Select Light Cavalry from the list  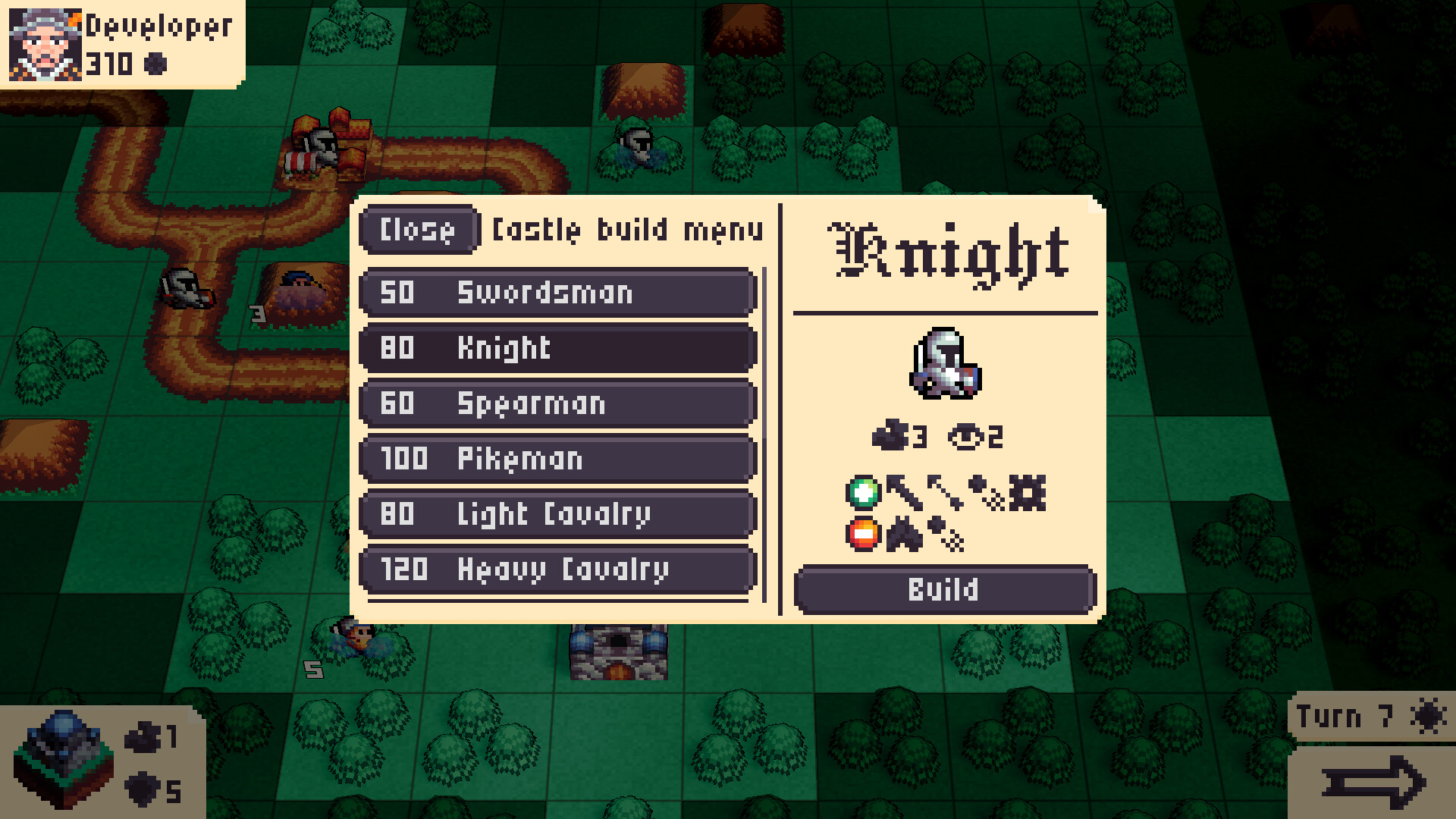pos(557,514)
